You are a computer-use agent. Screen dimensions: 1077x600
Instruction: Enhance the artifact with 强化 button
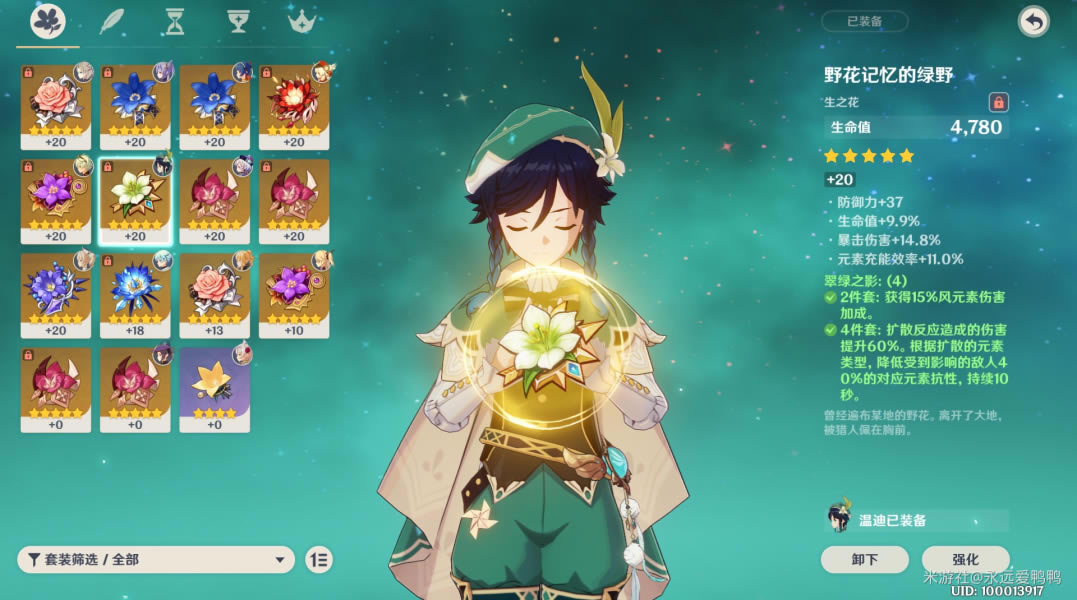pyautogui.click(x=965, y=560)
